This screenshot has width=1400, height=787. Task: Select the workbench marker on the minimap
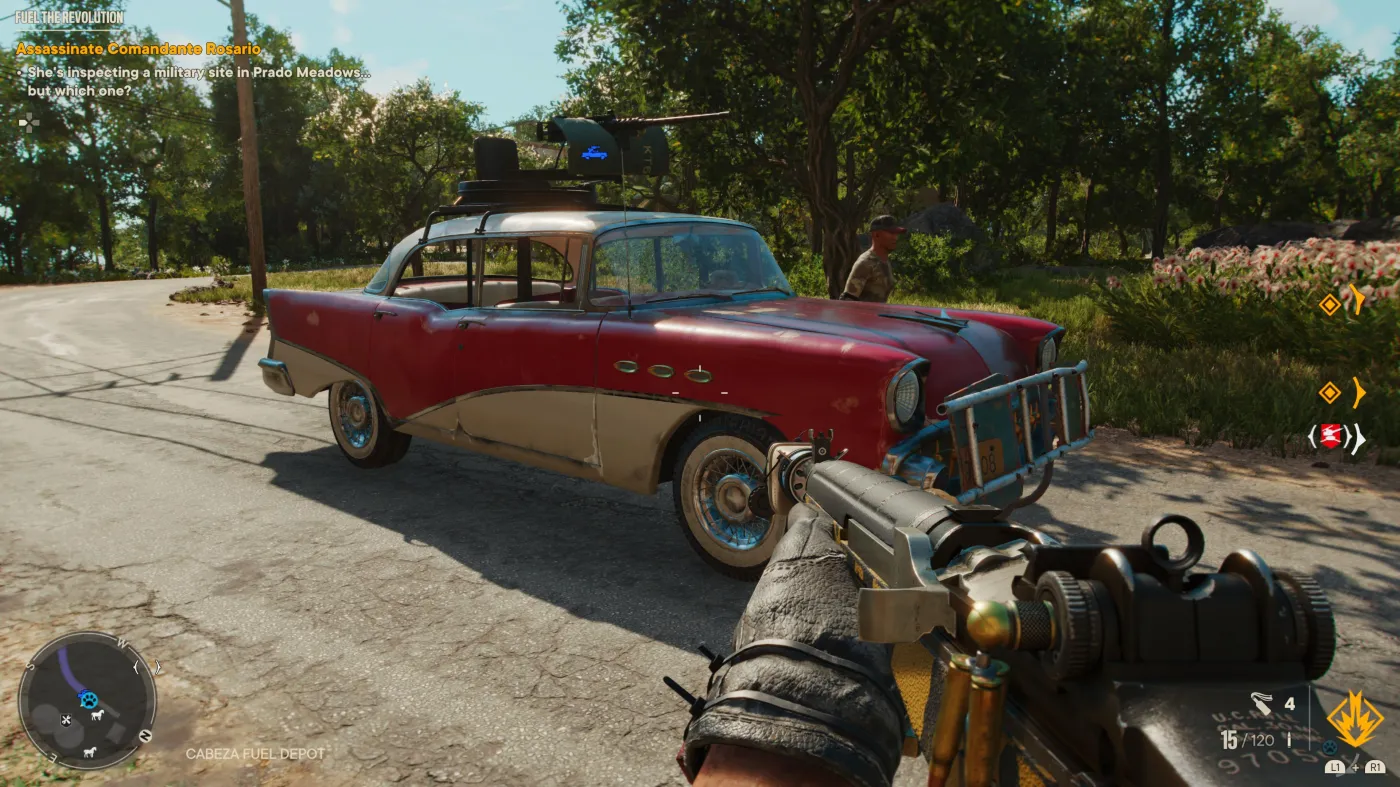(x=66, y=719)
